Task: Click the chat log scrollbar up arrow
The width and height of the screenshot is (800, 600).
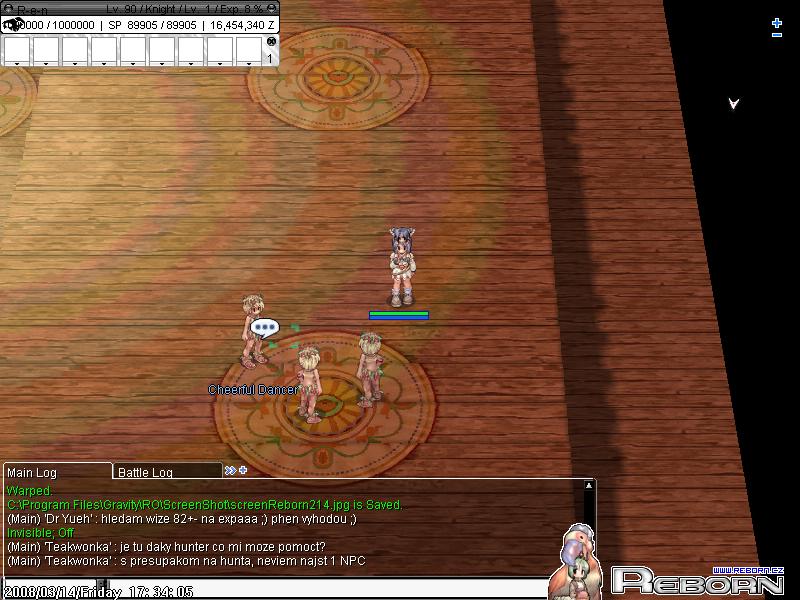Action: point(589,486)
